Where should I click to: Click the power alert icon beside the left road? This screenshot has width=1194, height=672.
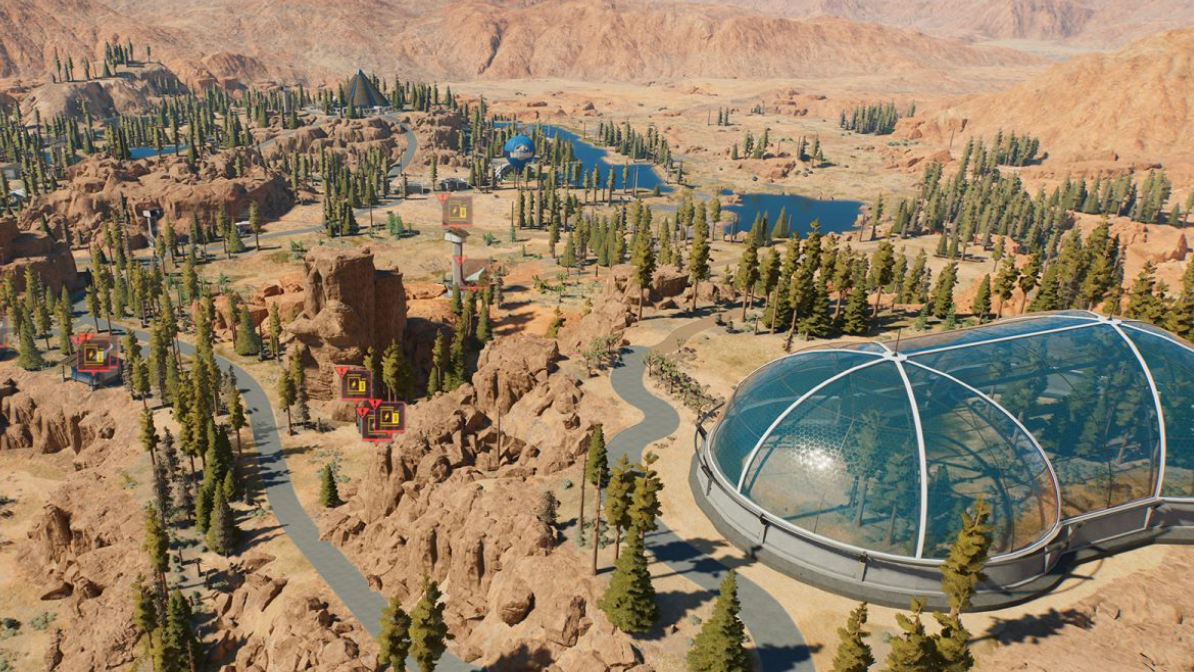point(97,353)
